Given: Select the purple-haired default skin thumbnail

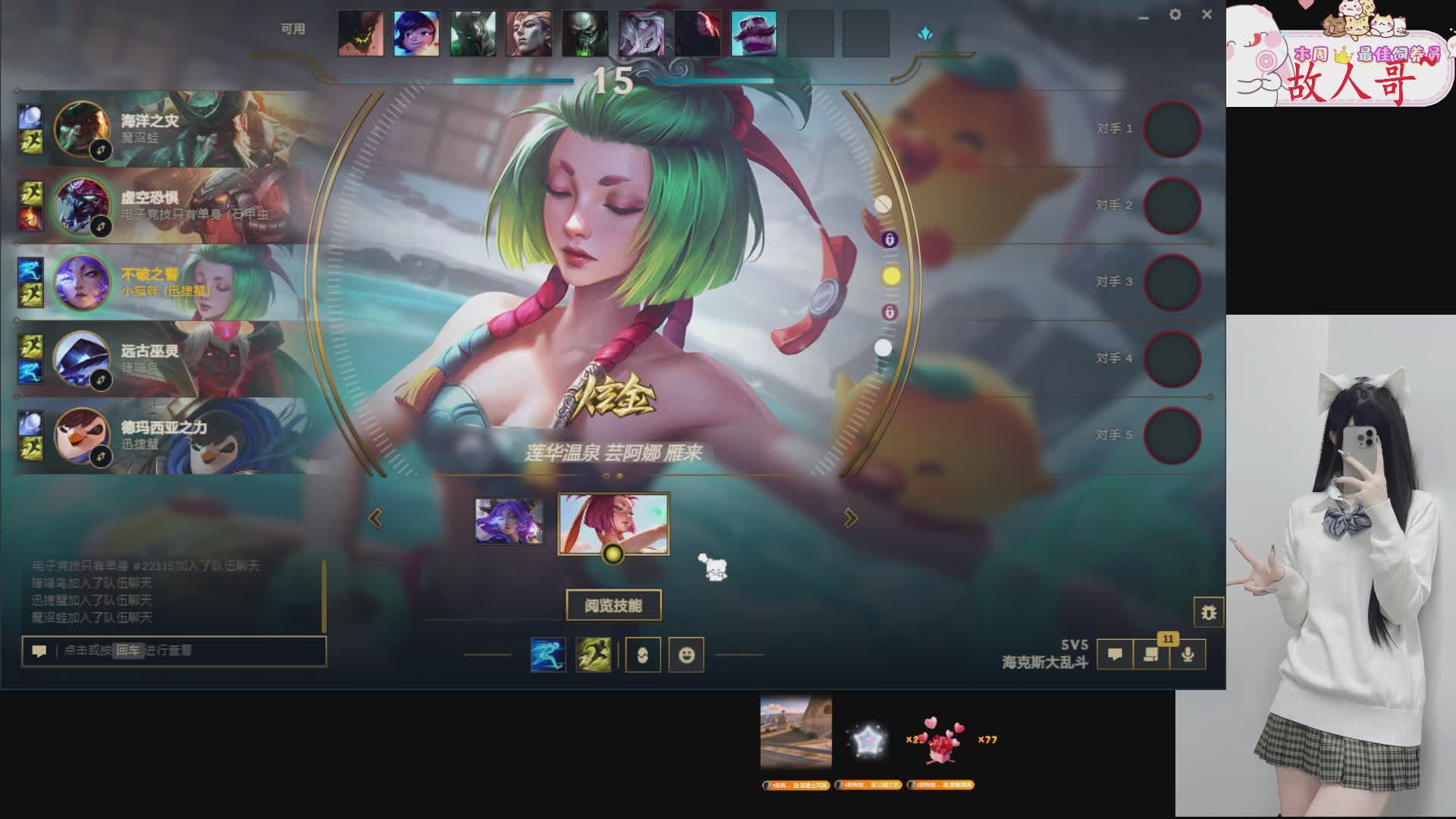Looking at the screenshot, I should [509, 521].
